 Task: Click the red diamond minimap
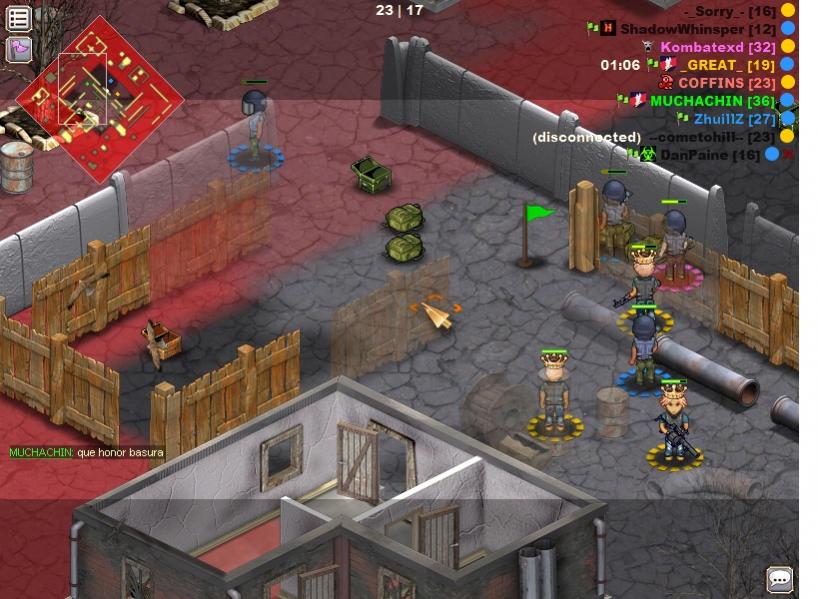point(99,97)
